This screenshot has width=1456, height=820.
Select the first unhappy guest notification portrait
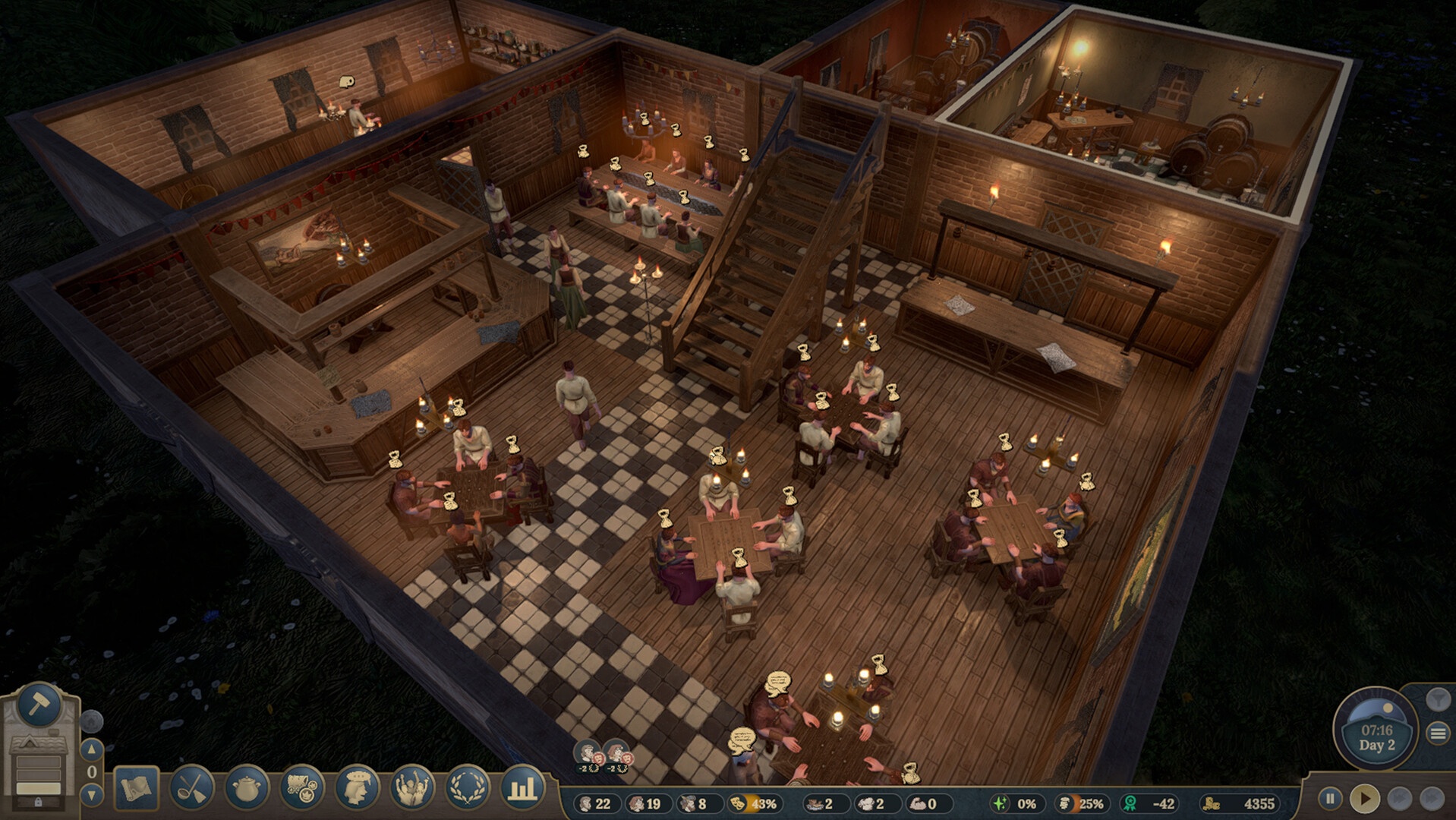588,754
